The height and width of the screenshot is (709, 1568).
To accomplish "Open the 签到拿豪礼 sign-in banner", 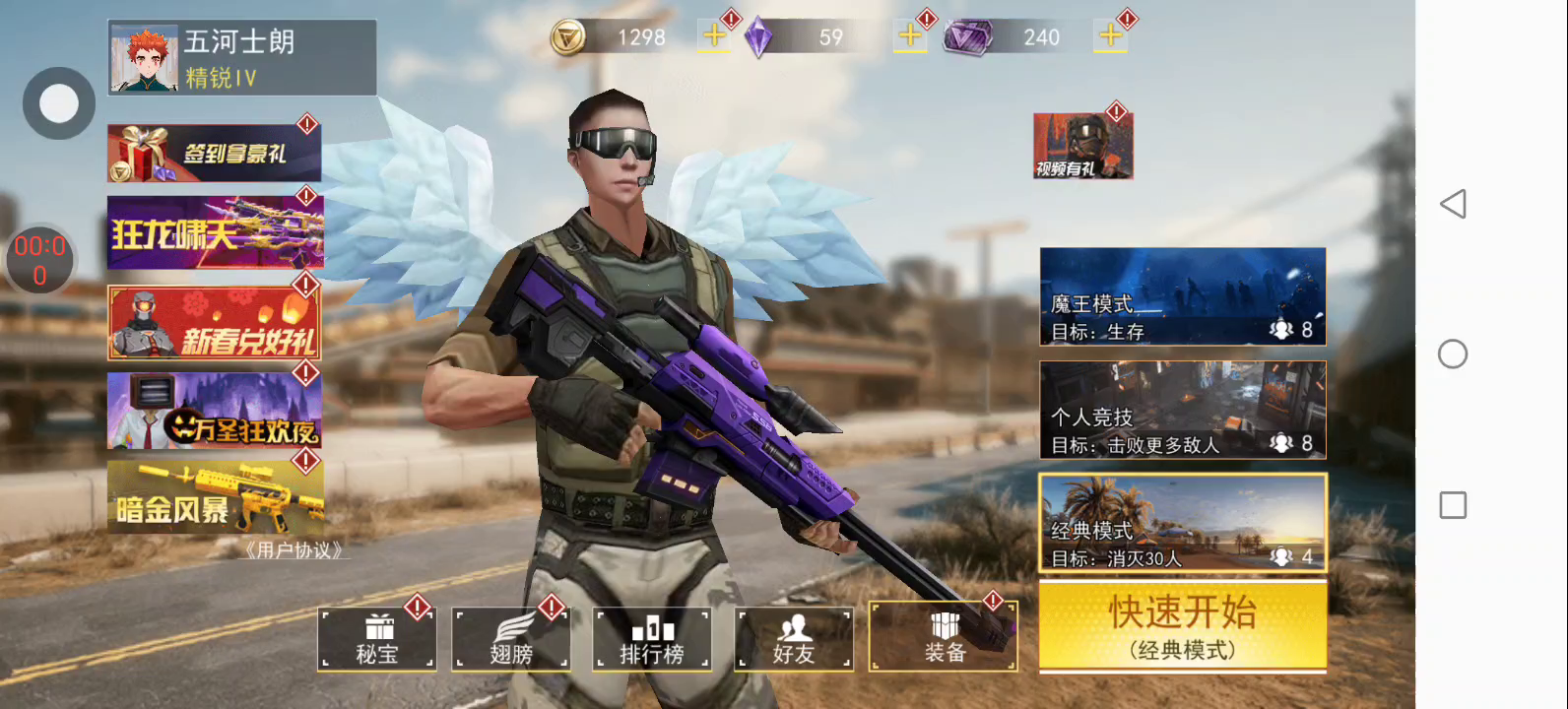I will tap(214, 153).
